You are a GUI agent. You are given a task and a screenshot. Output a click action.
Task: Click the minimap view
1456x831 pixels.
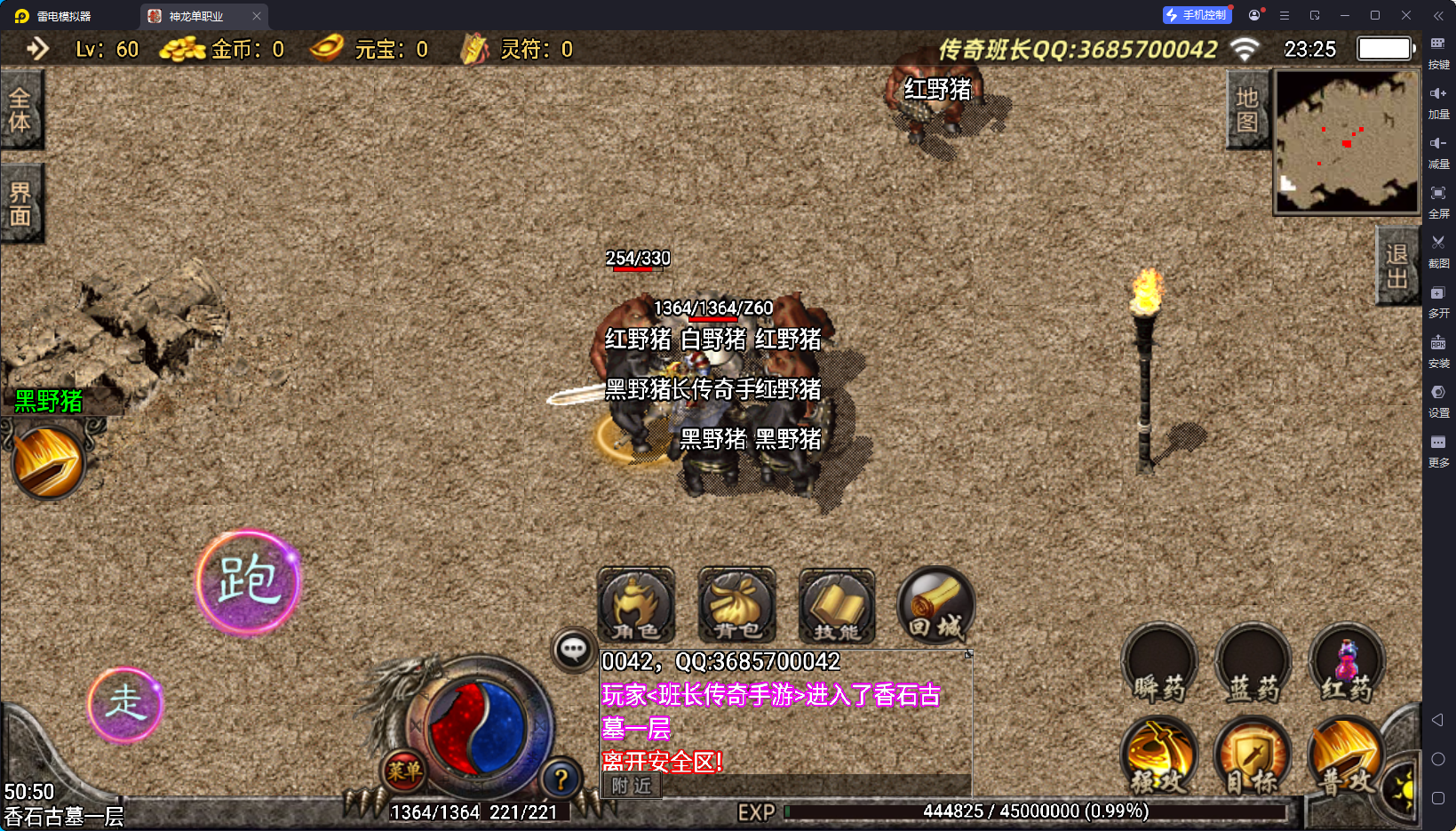[x=1347, y=142]
